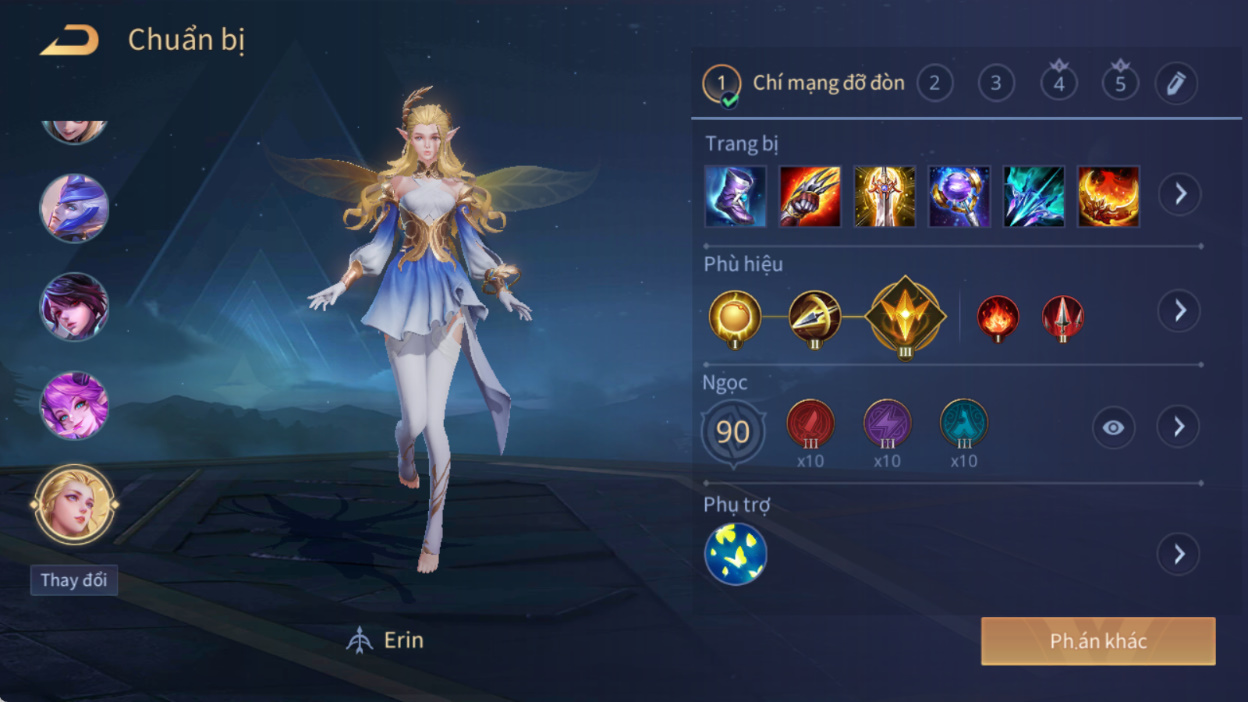This screenshot has height=702, width=1248.
Task: Edit the preset name with pencil icon
Action: pos(1176,83)
